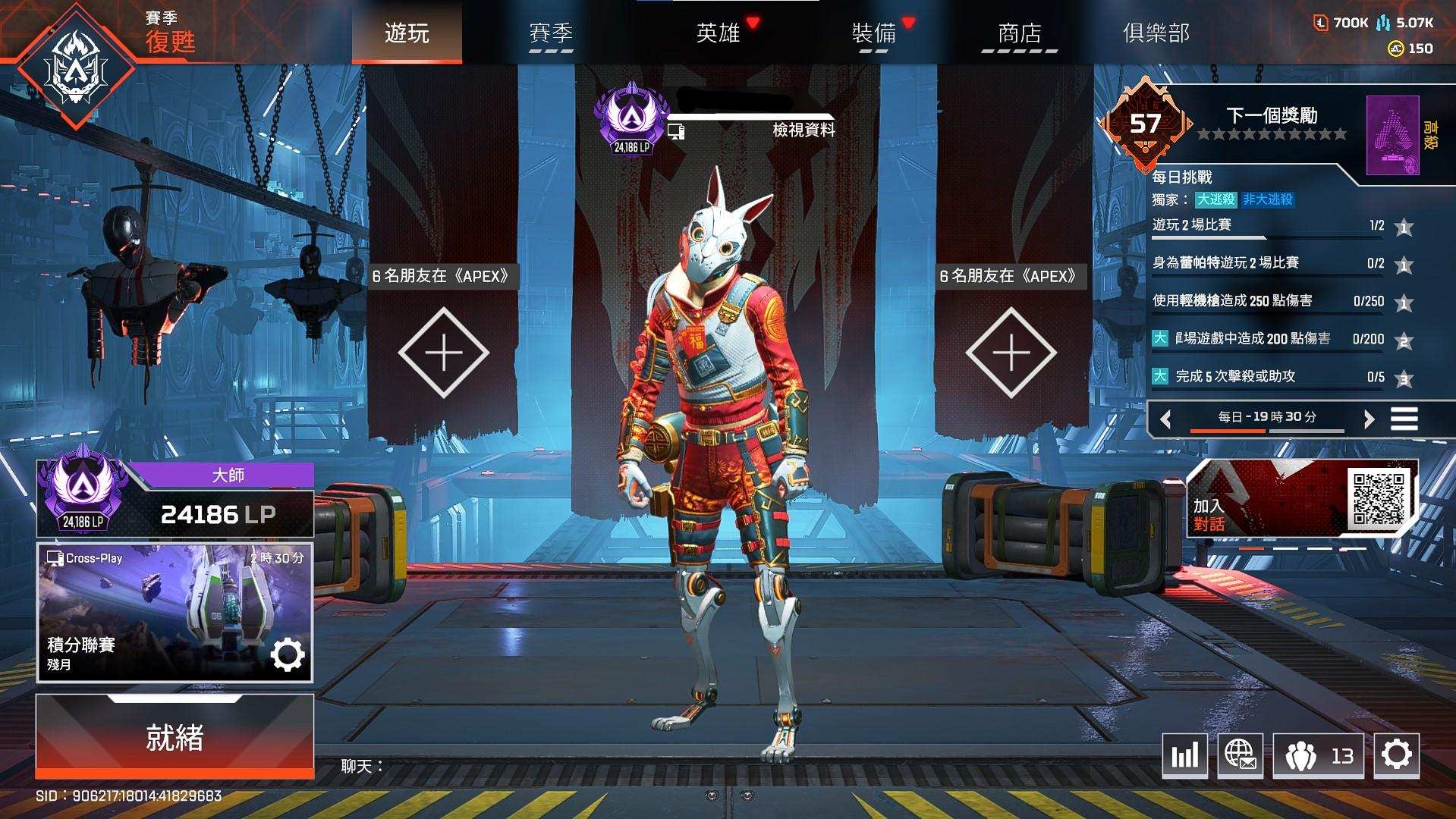
Task: Open the game settings gear icon
Action: 1397,755
